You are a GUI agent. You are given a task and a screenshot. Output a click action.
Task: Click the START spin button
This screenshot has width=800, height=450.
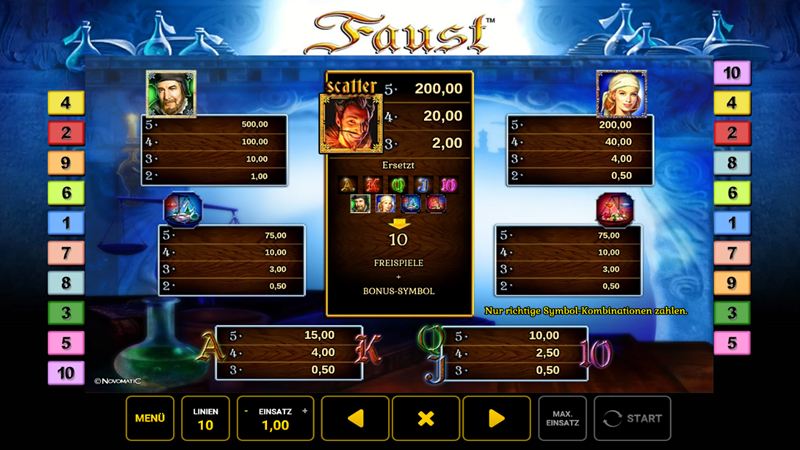tap(632, 419)
